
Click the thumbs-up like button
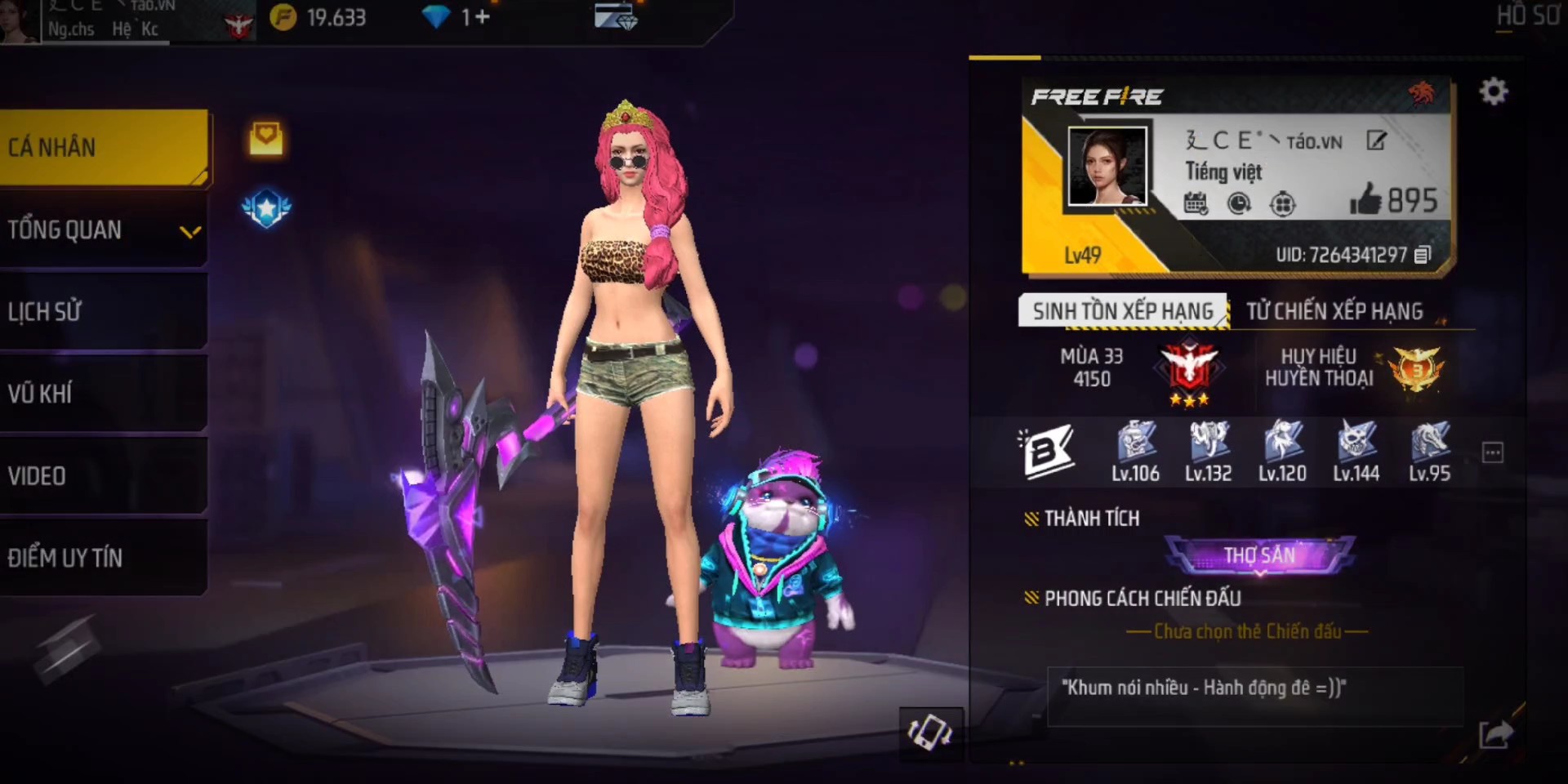pyautogui.click(x=1365, y=200)
